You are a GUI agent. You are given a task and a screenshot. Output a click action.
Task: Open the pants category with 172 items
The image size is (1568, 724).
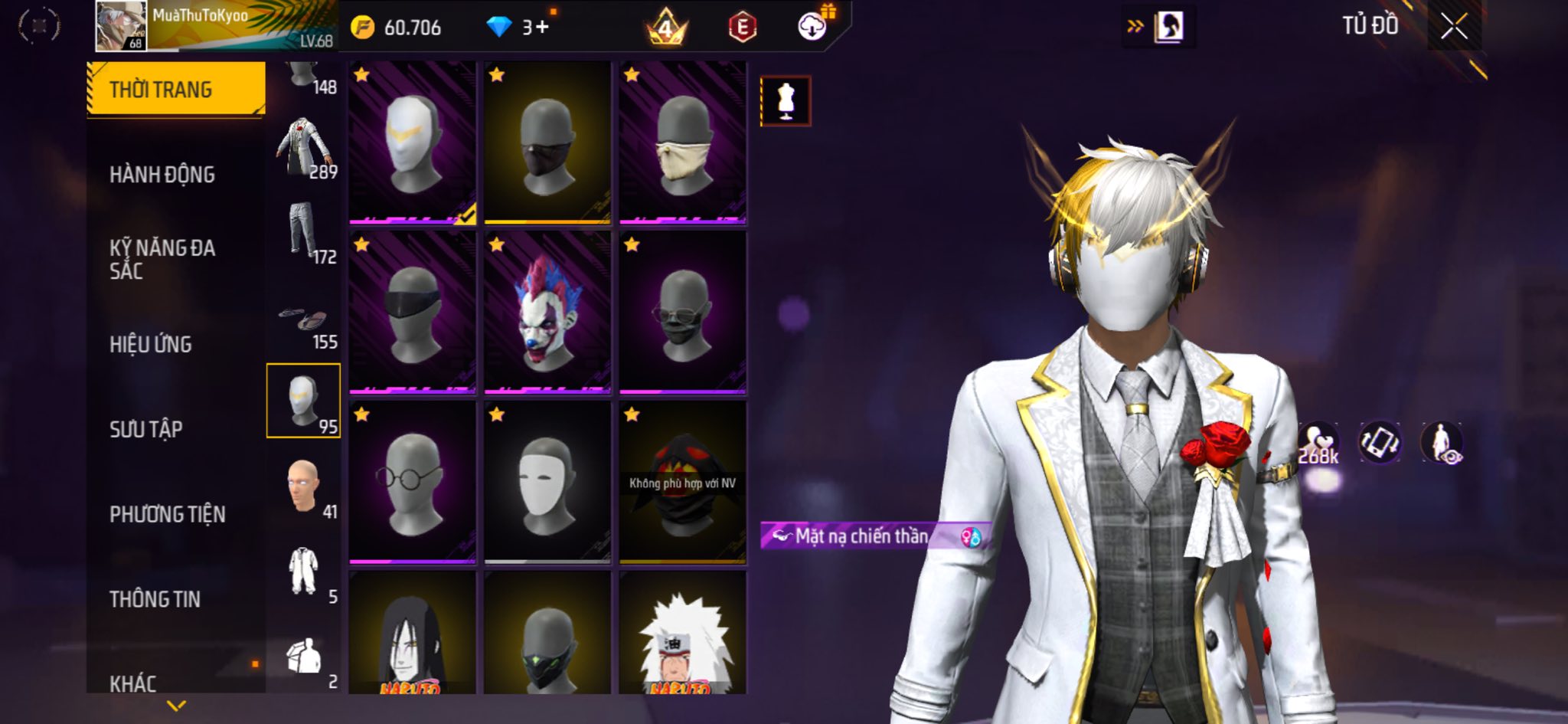pos(304,232)
